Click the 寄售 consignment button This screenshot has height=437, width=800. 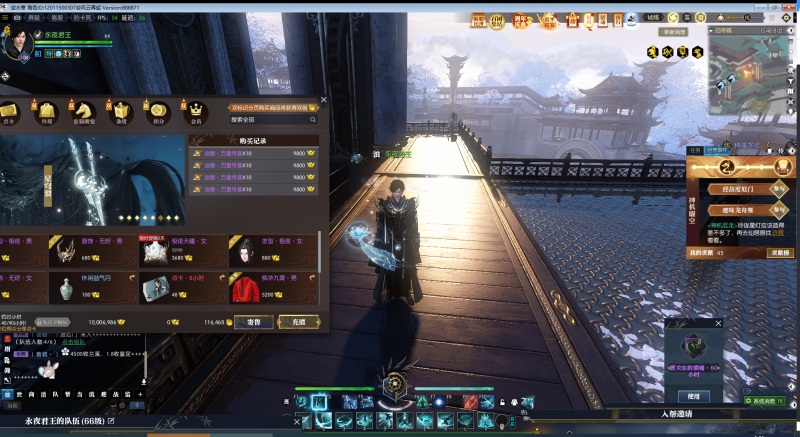click(255, 322)
